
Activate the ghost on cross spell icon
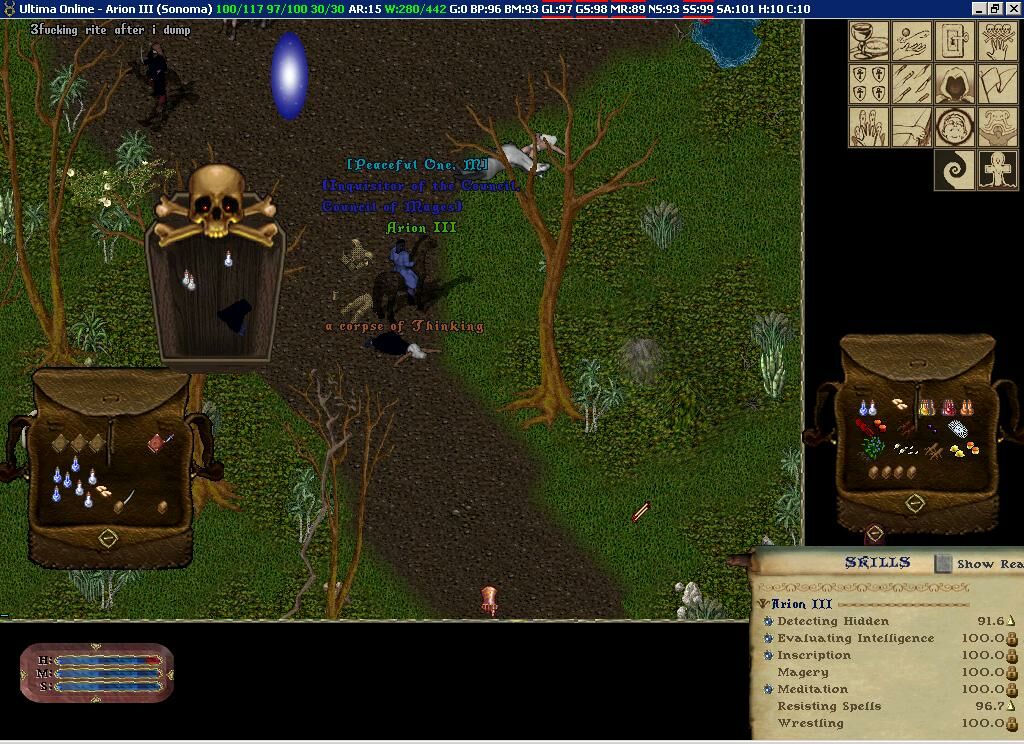(998, 170)
